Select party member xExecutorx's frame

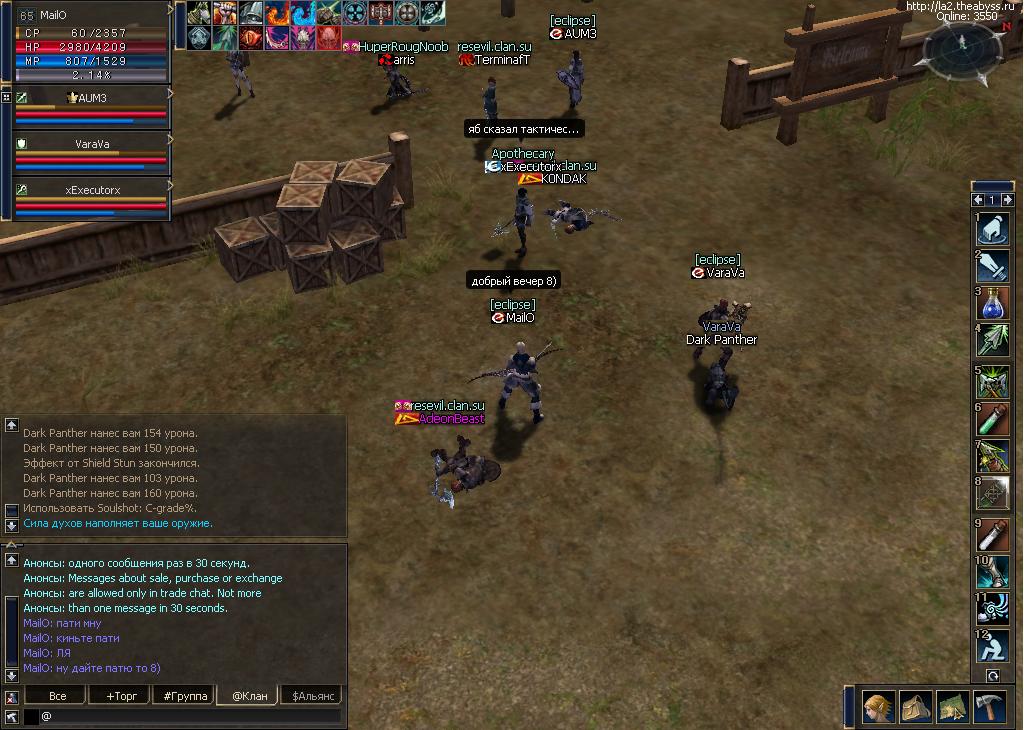click(x=92, y=200)
